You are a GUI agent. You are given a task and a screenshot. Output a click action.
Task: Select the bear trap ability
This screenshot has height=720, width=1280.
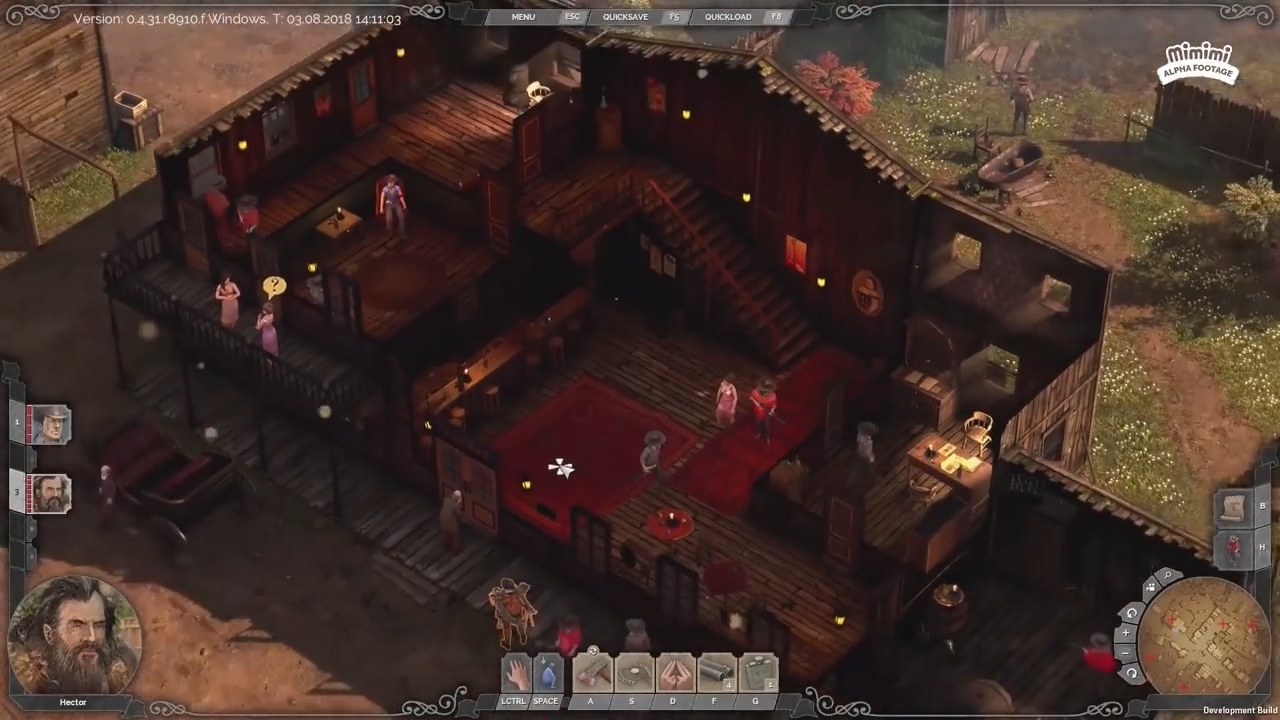(x=633, y=673)
